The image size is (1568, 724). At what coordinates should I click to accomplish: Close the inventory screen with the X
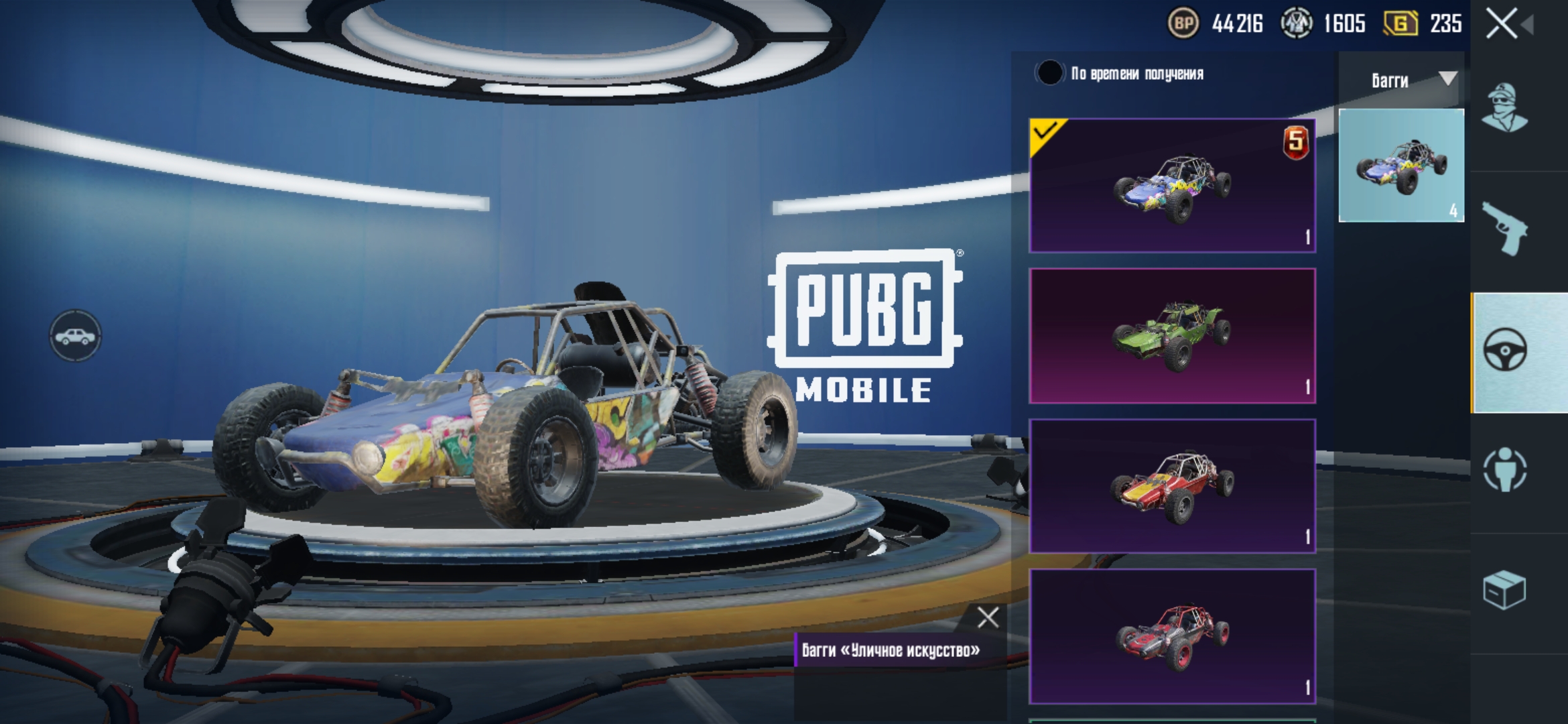1502,25
